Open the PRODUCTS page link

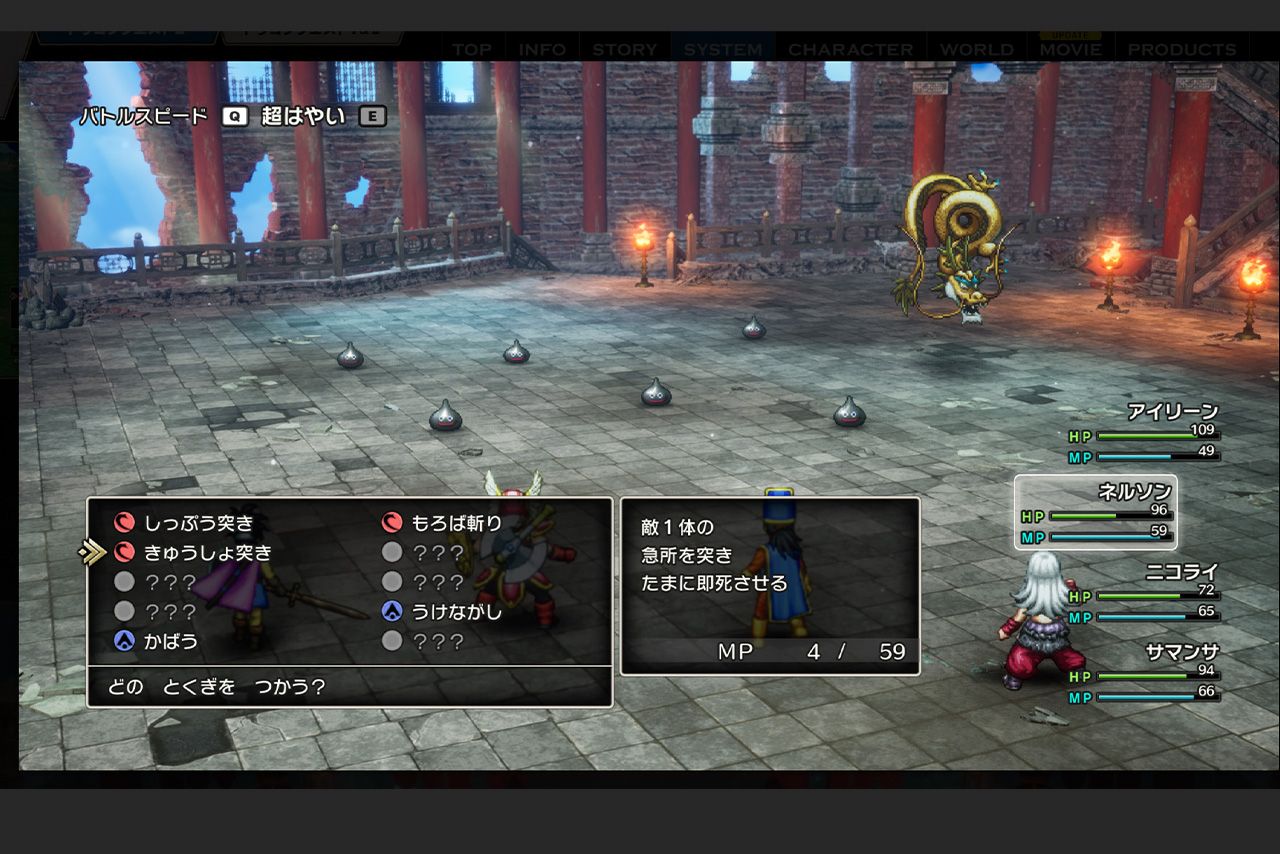click(1183, 48)
